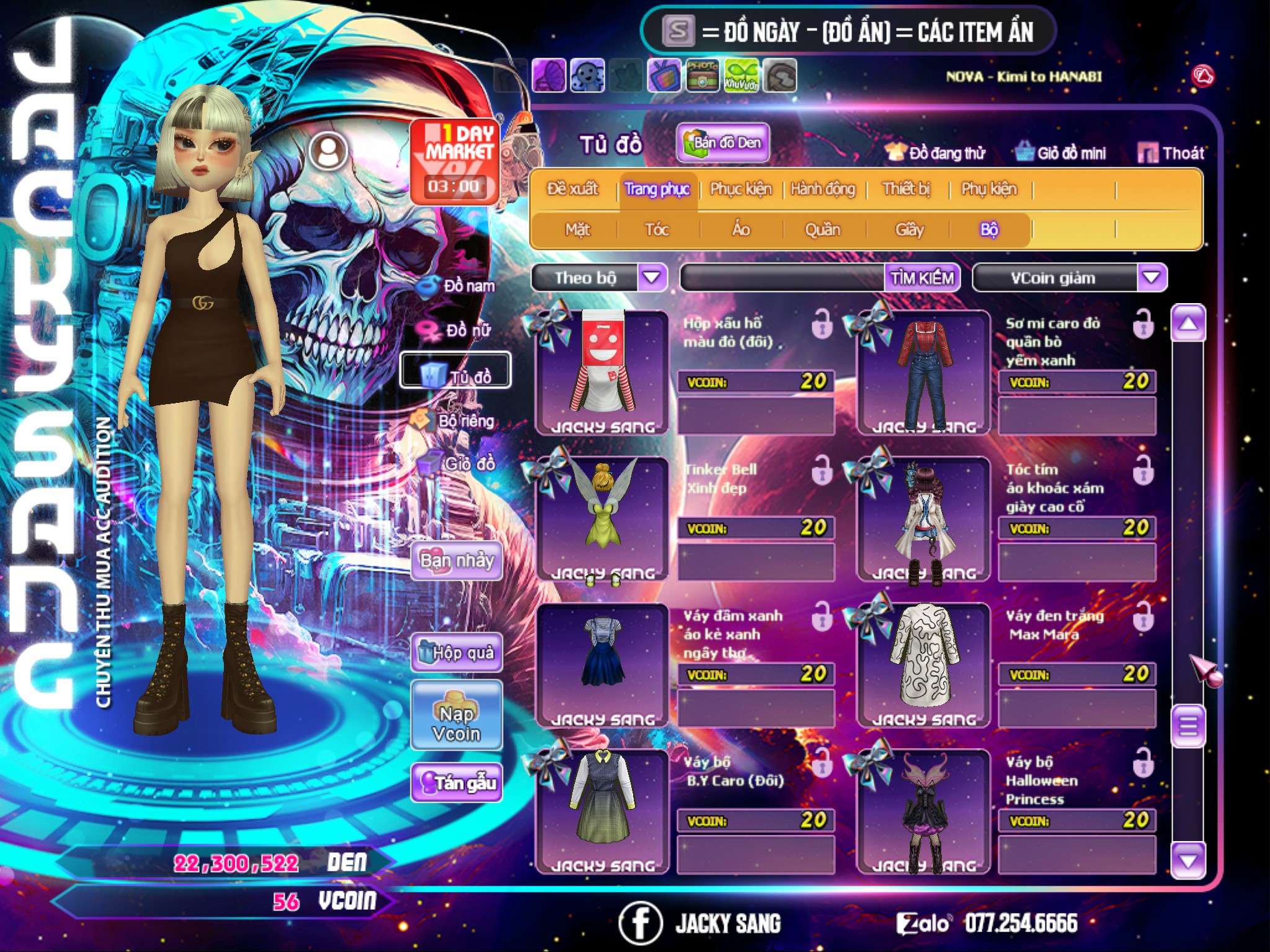Viewport: 1270px width, 952px height.
Task: Pick the Váy đen trắng Max Mara outfit
Action: 924,664
